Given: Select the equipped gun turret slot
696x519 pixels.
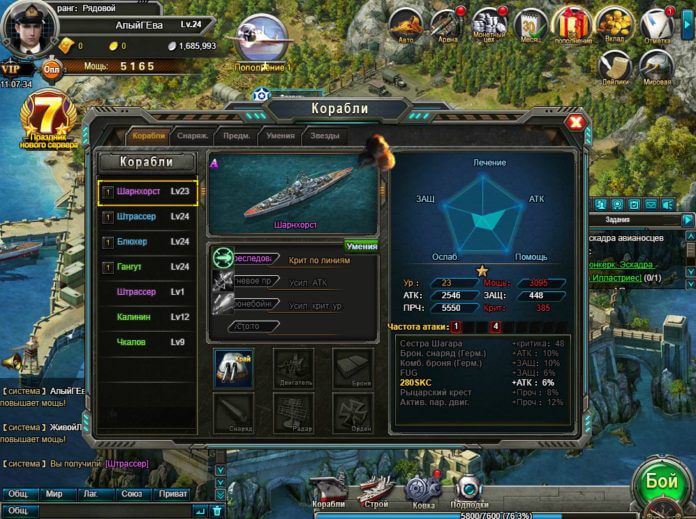Looking at the screenshot, I should [234, 367].
